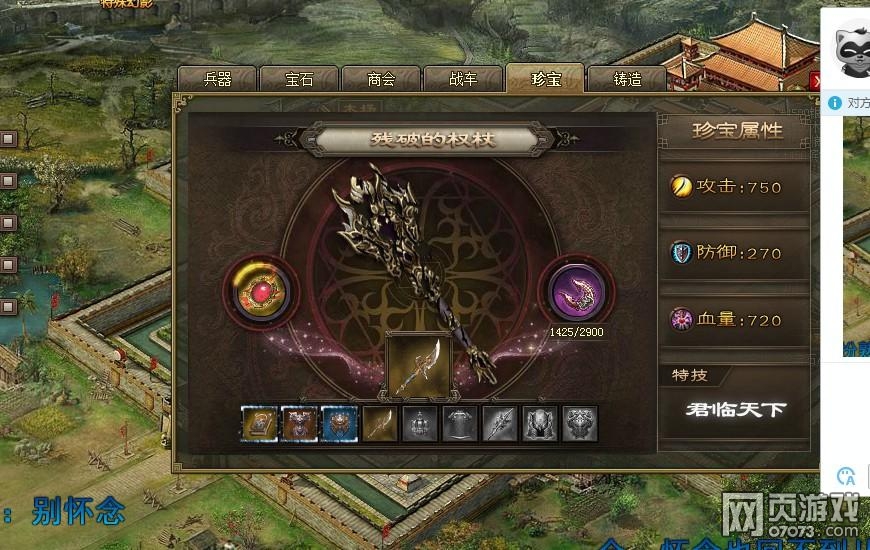The height and width of the screenshot is (550, 870).
Task: Close the treasure panel with the red X
Action: tap(816, 81)
